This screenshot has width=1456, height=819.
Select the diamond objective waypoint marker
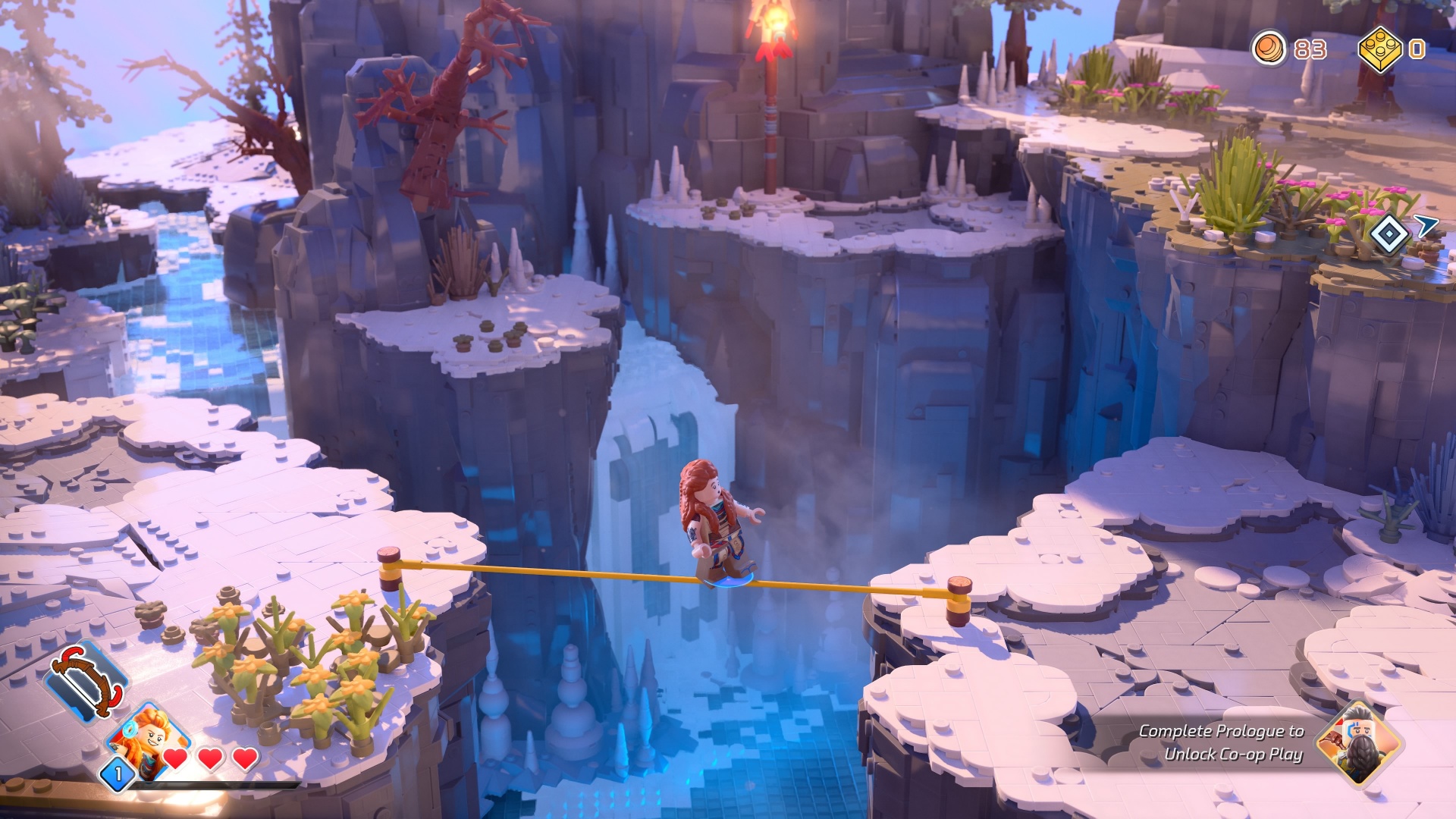pyautogui.click(x=1389, y=234)
